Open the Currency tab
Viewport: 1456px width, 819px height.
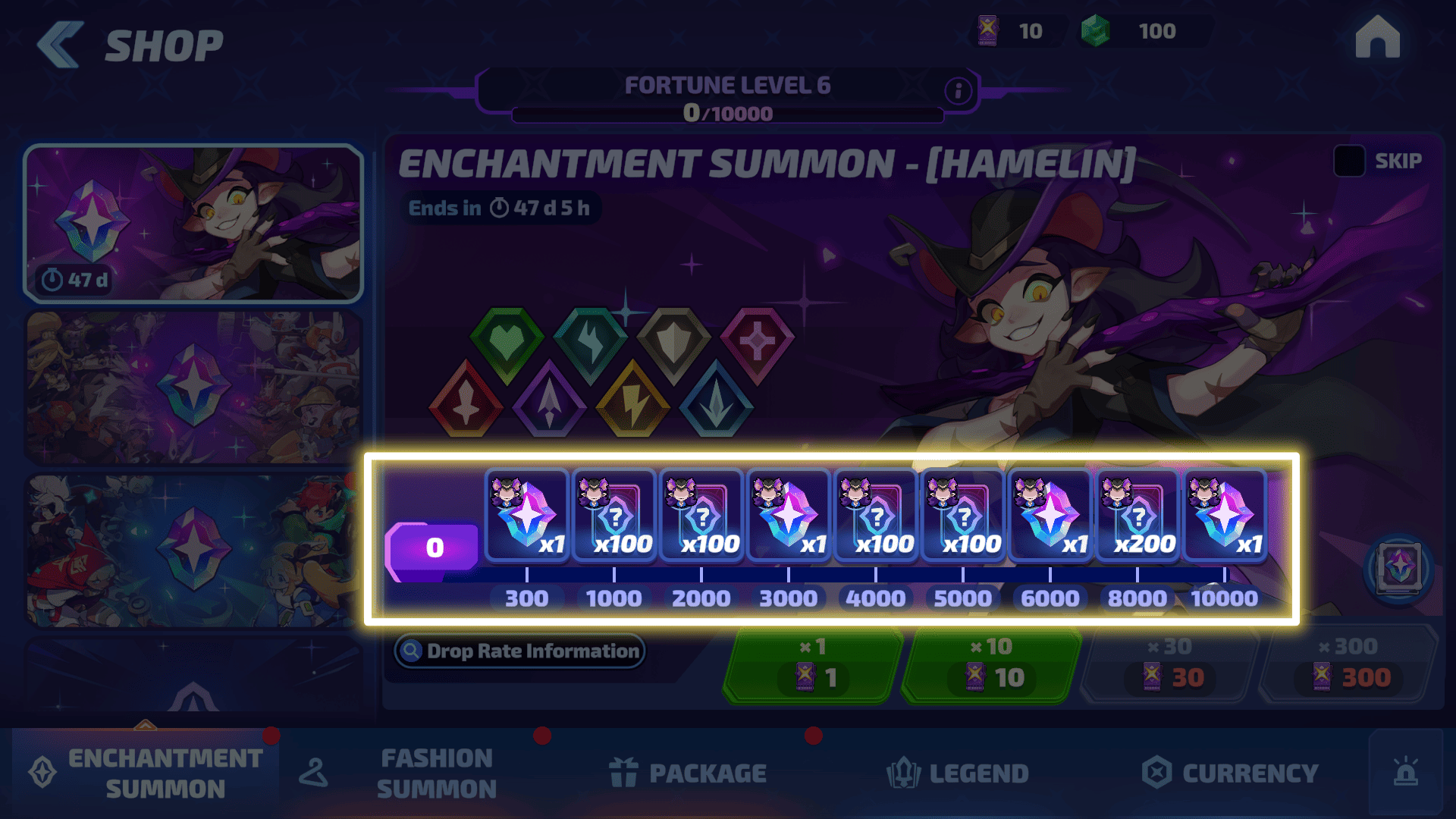1230,773
